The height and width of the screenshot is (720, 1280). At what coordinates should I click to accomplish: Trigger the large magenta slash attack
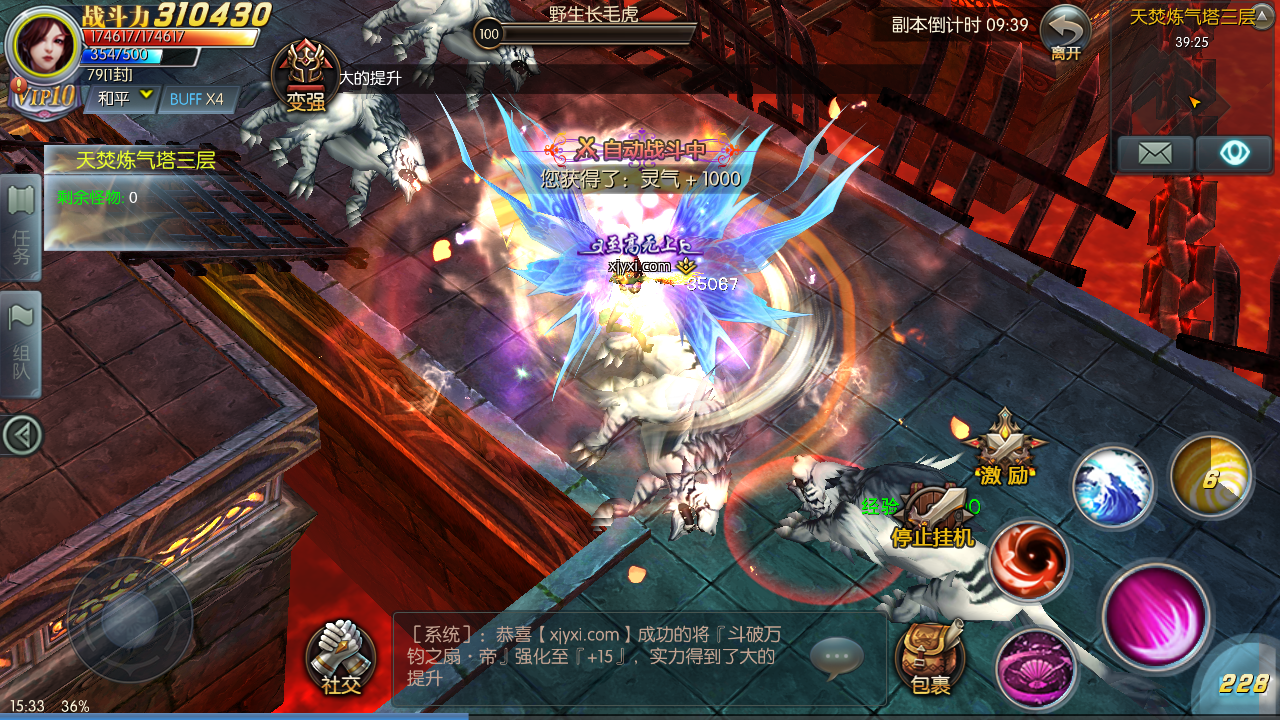[x=1157, y=617]
